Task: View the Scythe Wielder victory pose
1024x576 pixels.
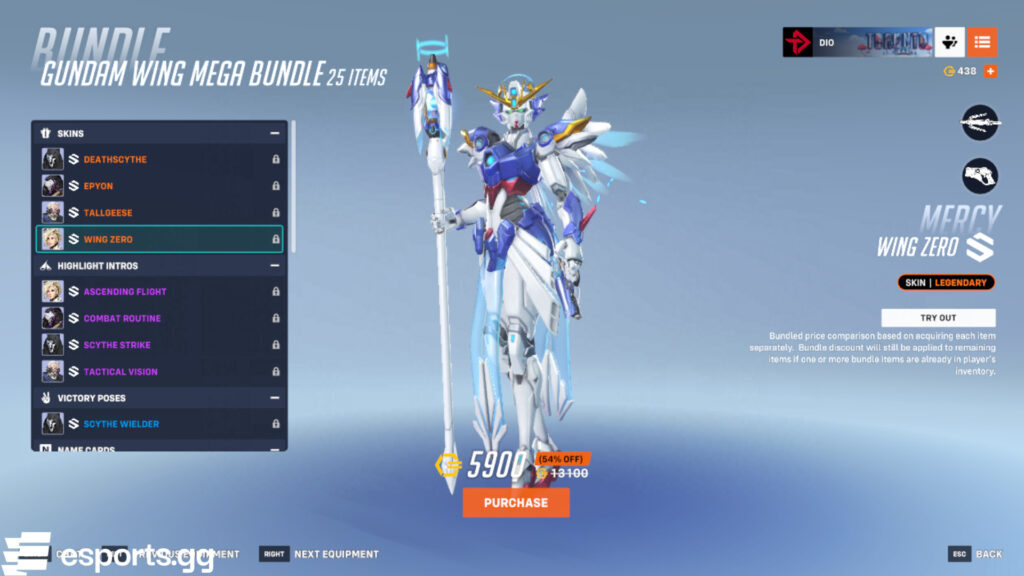Action: [160, 424]
